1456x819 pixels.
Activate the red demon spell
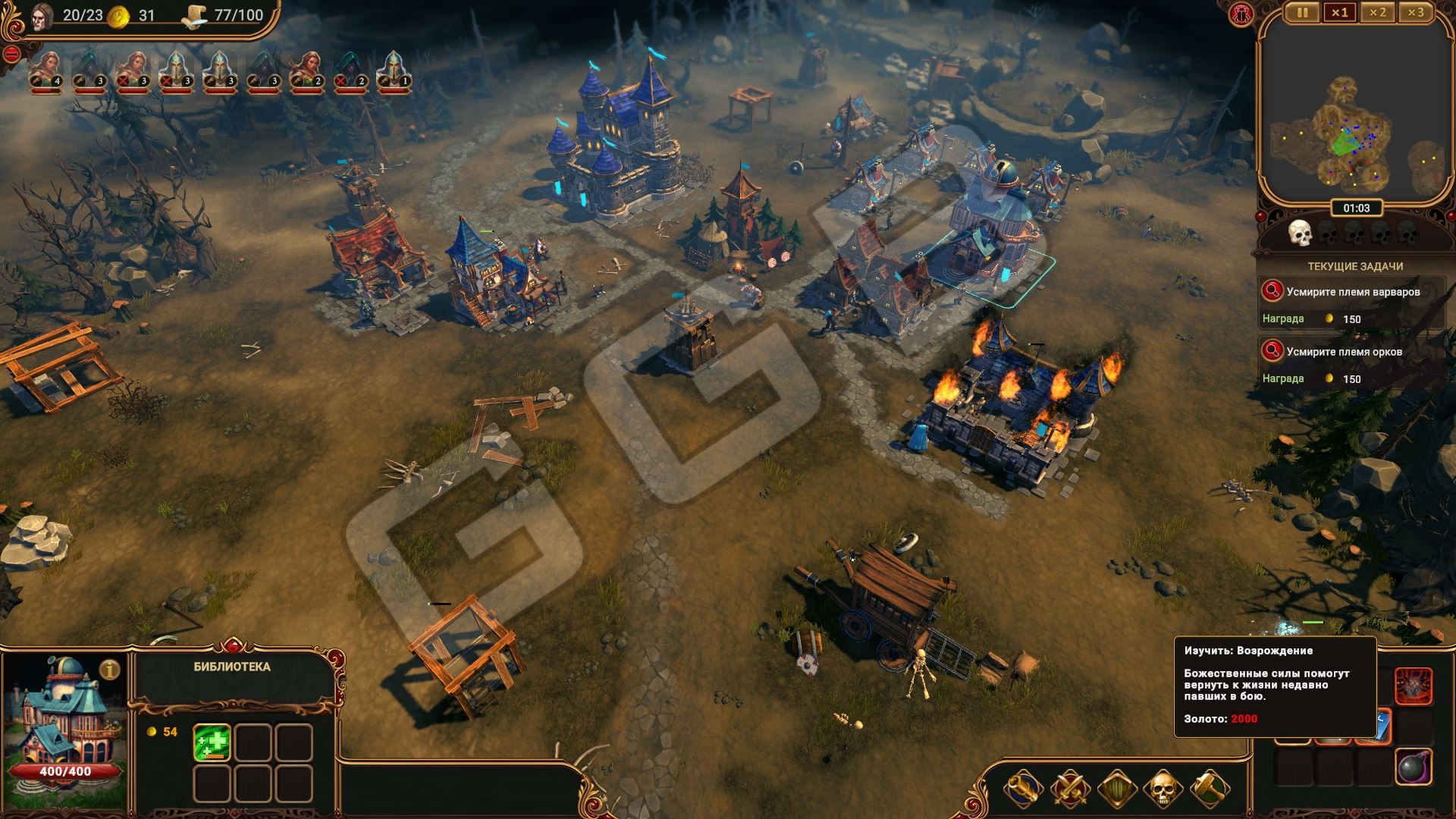tap(1414, 686)
